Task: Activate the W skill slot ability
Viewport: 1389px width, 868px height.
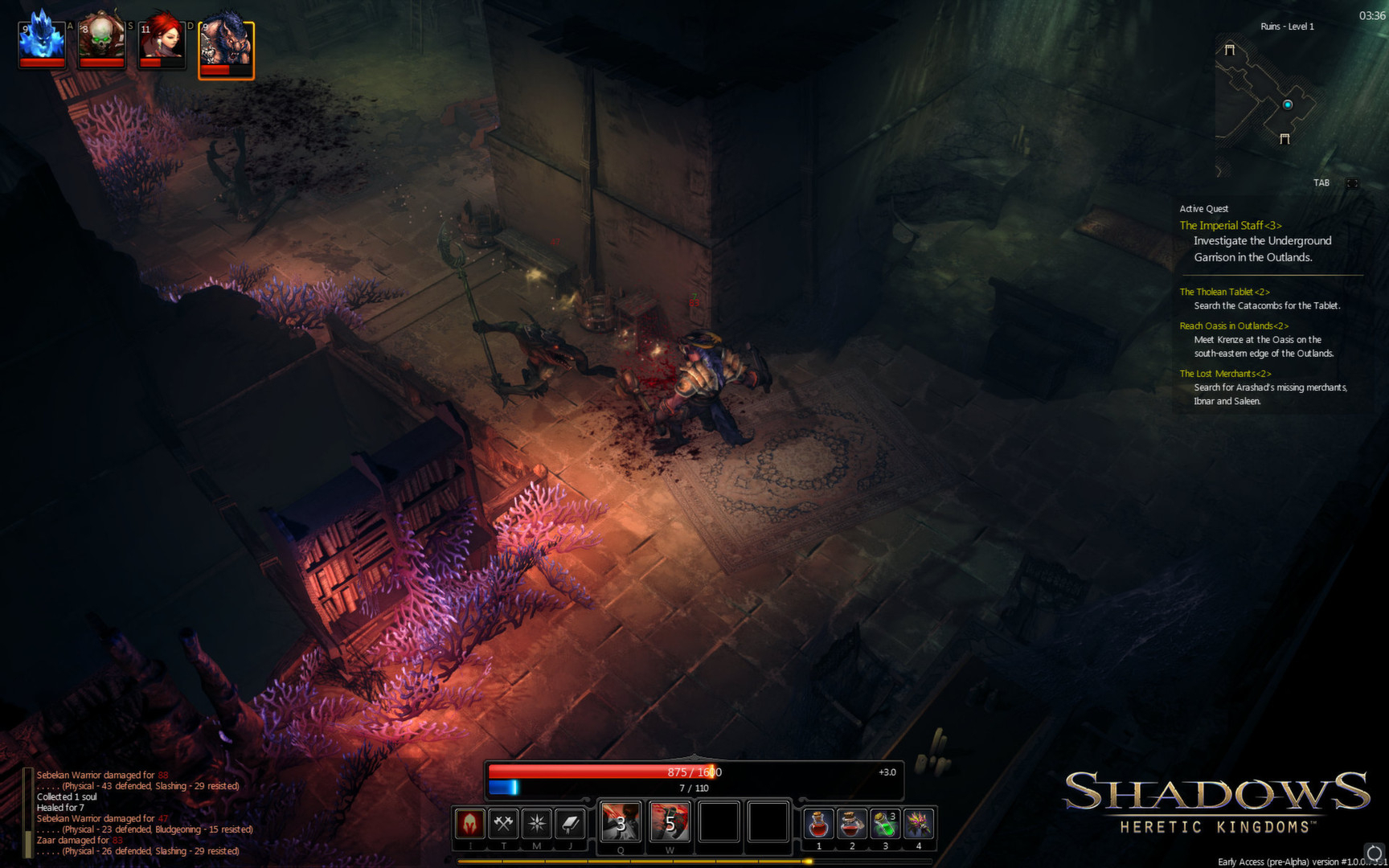Action: tap(670, 822)
